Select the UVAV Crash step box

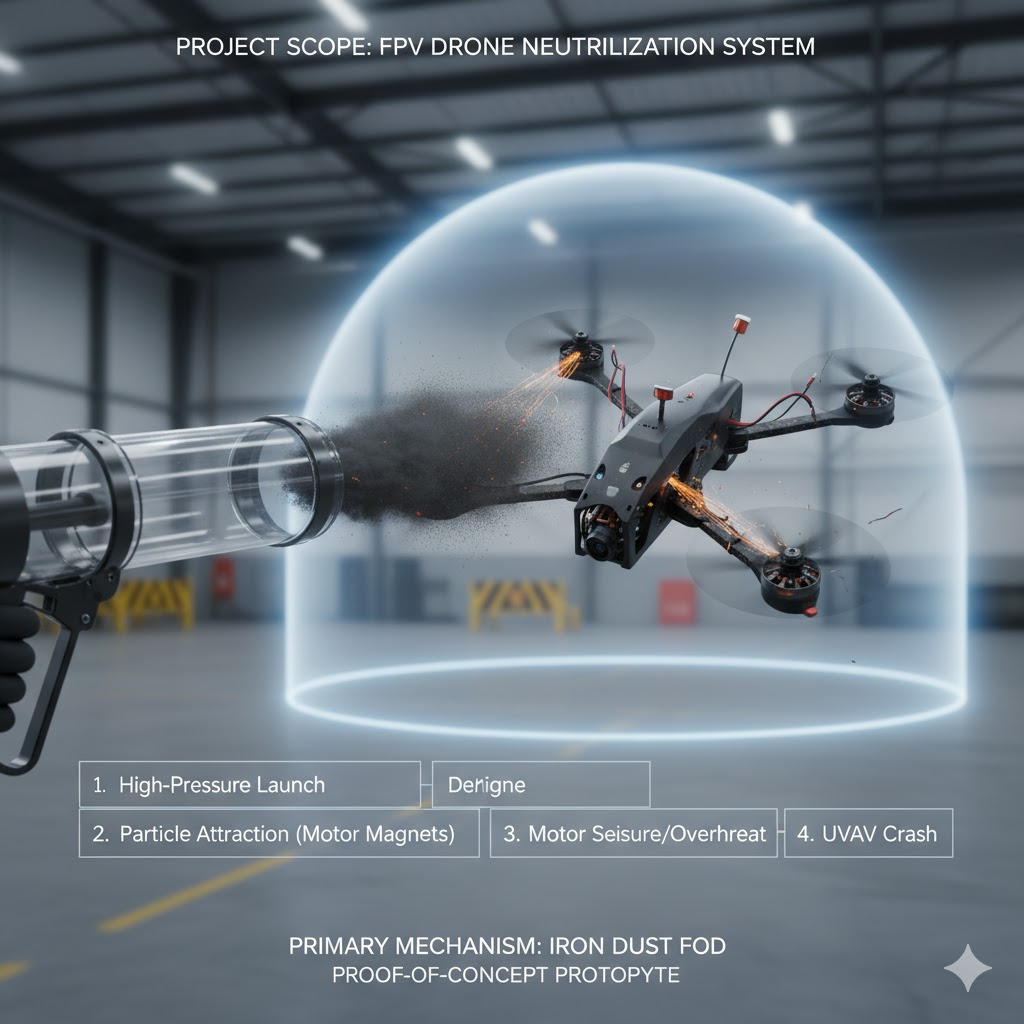[x=868, y=833]
